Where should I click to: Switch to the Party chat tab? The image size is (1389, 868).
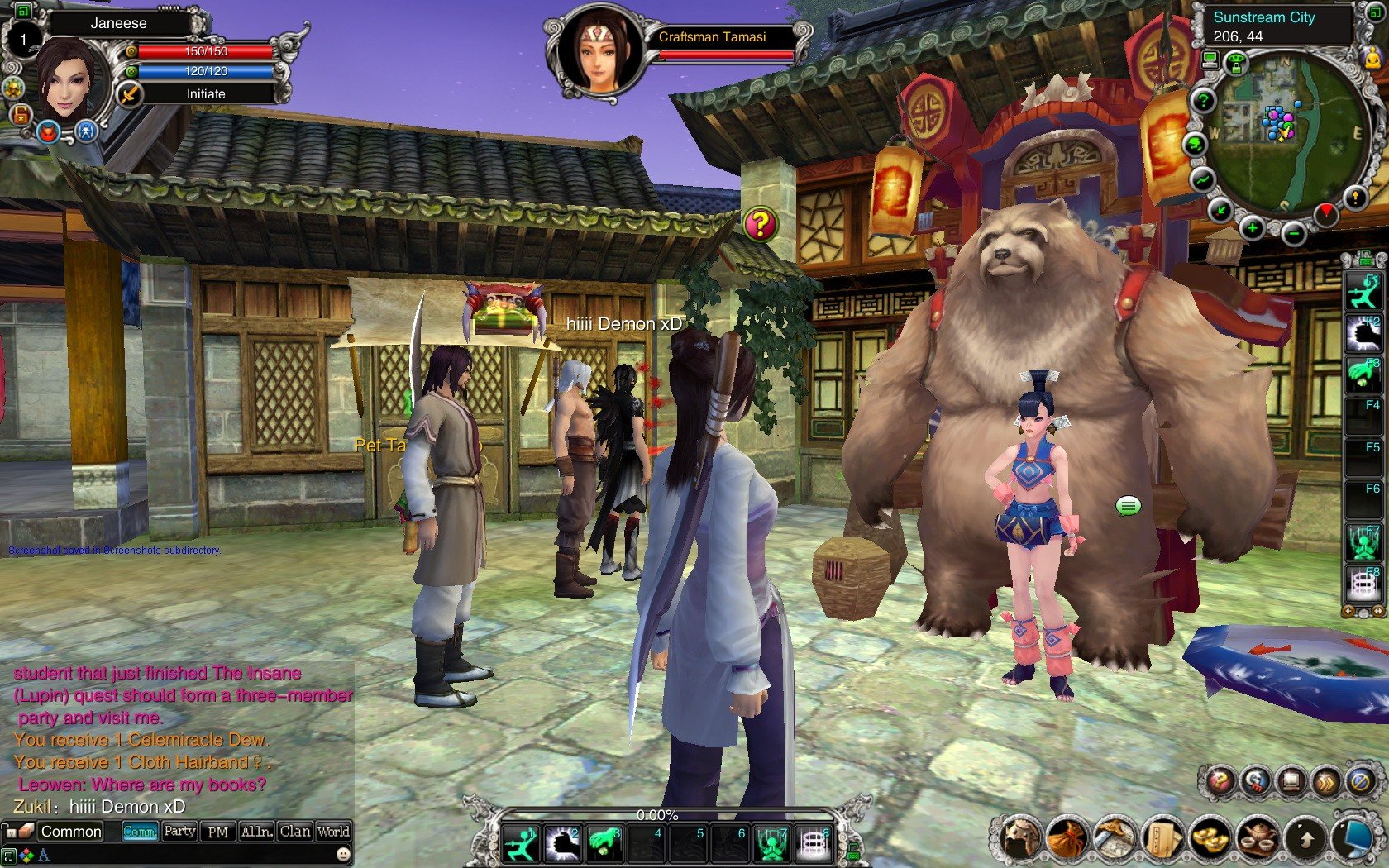click(179, 832)
